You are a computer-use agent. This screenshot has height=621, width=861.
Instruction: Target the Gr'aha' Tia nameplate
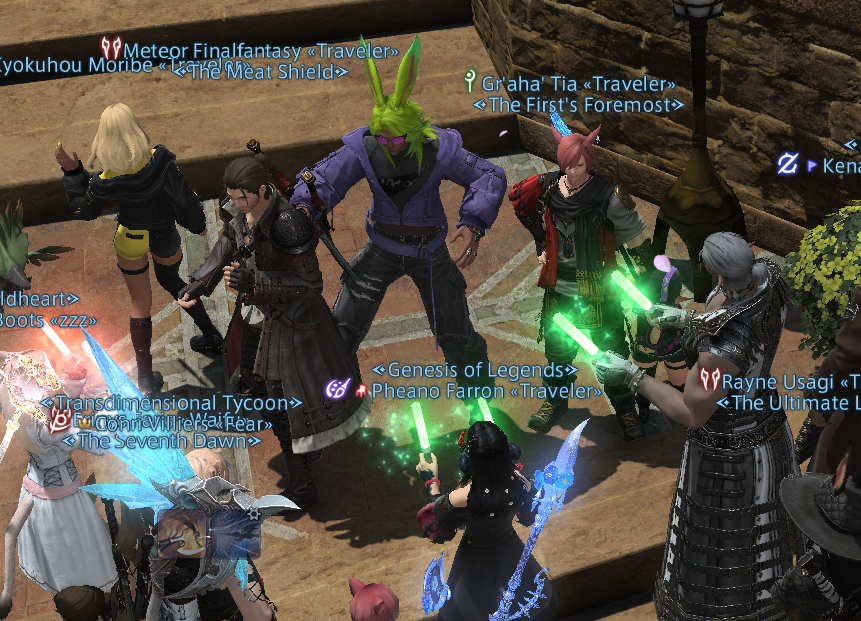578,85
